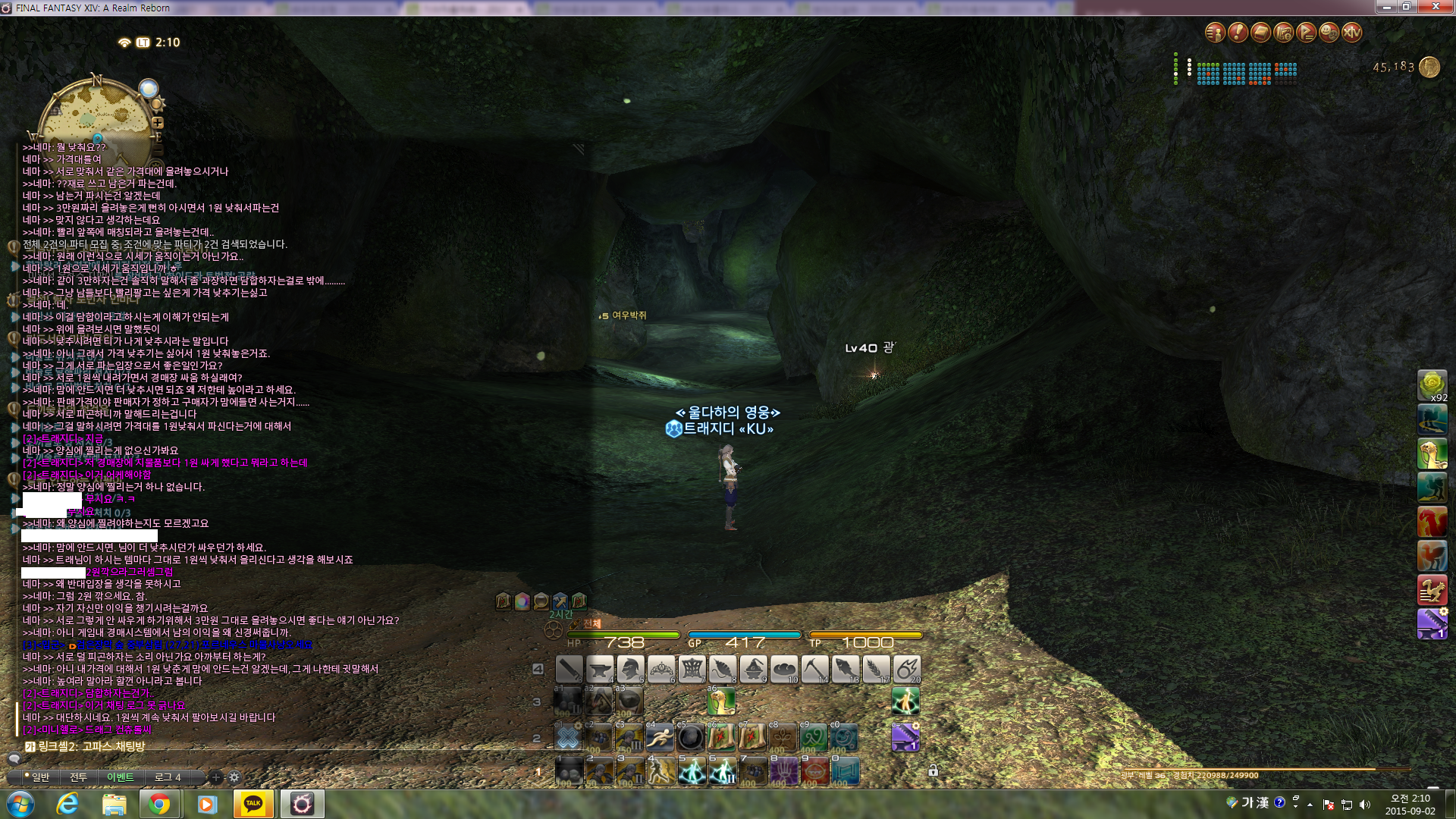The height and width of the screenshot is (819, 1456).
Task: Select the fisher fish class icon
Action: point(846,670)
